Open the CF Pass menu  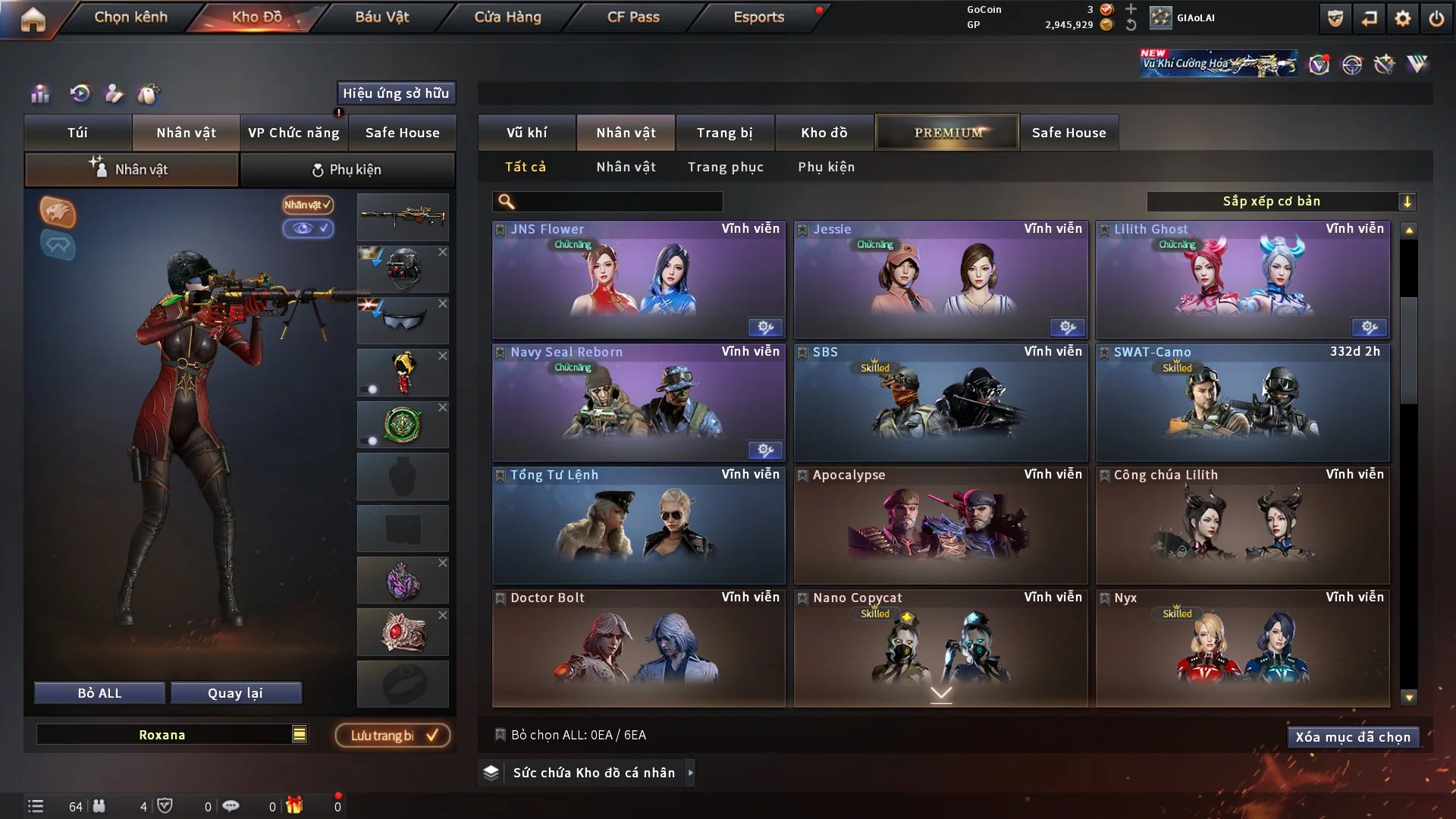pos(632,17)
